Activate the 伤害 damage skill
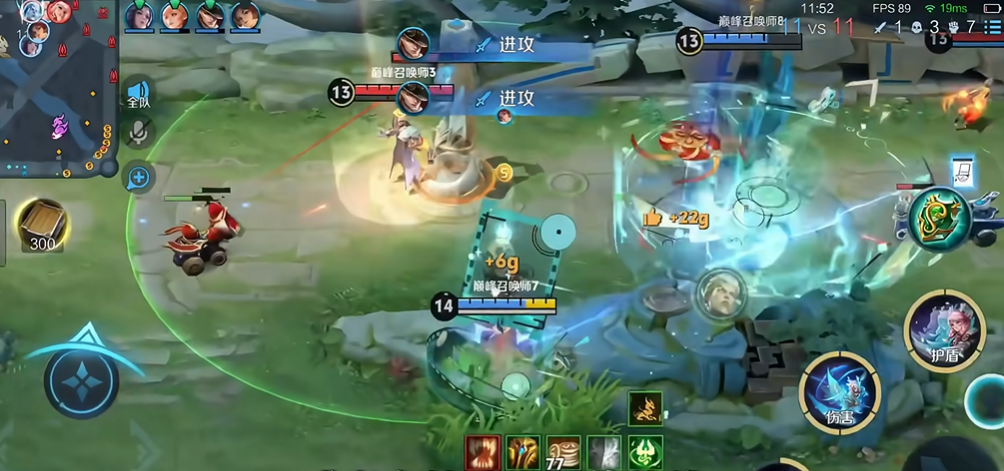 click(x=840, y=391)
